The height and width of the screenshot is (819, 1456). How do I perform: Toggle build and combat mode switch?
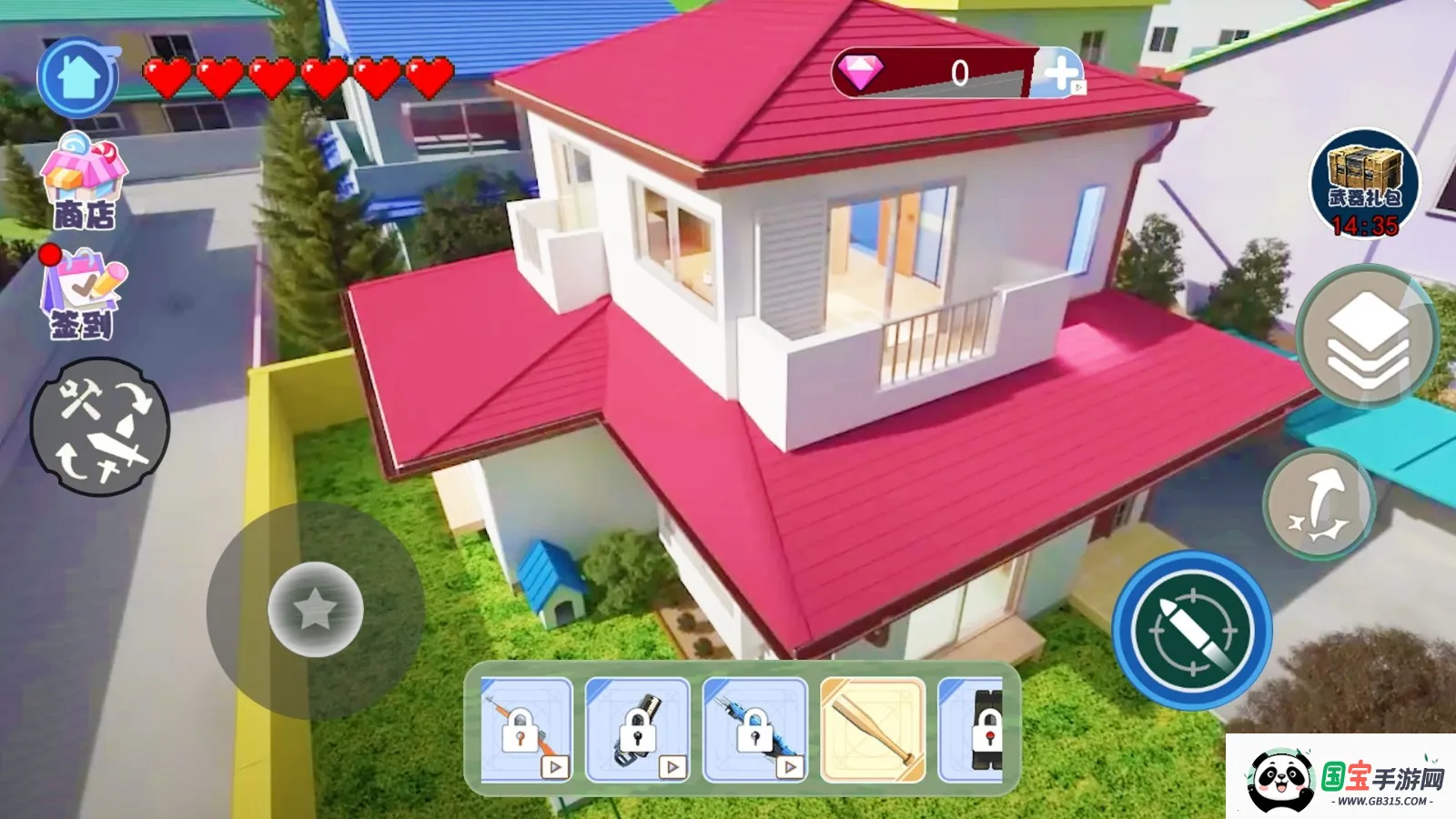point(100,426)
